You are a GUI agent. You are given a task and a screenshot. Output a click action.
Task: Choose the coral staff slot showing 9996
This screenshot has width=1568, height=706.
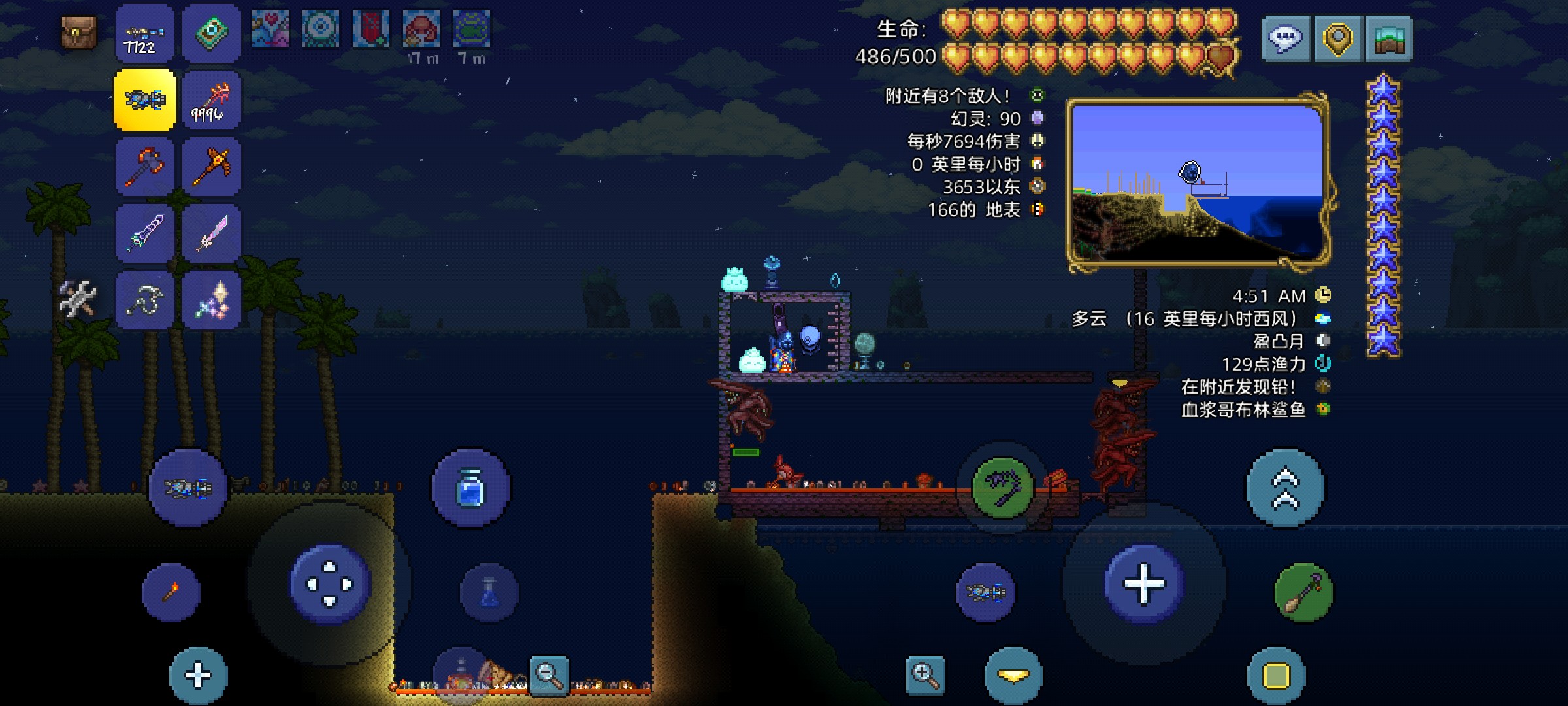tap(212, 101)
